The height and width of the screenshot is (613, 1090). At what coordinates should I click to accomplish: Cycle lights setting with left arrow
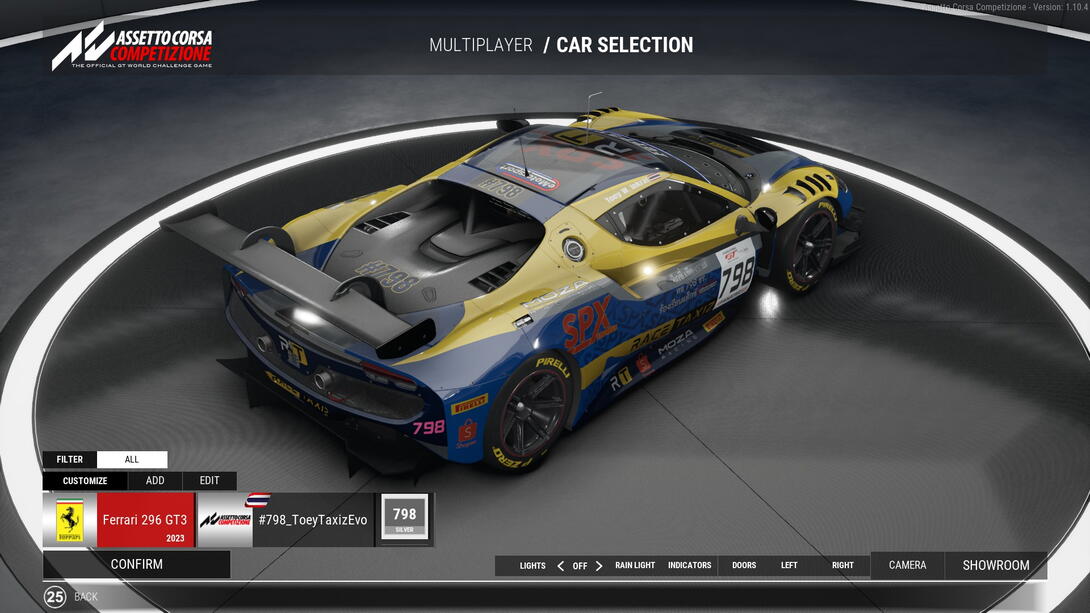(560, 566)
